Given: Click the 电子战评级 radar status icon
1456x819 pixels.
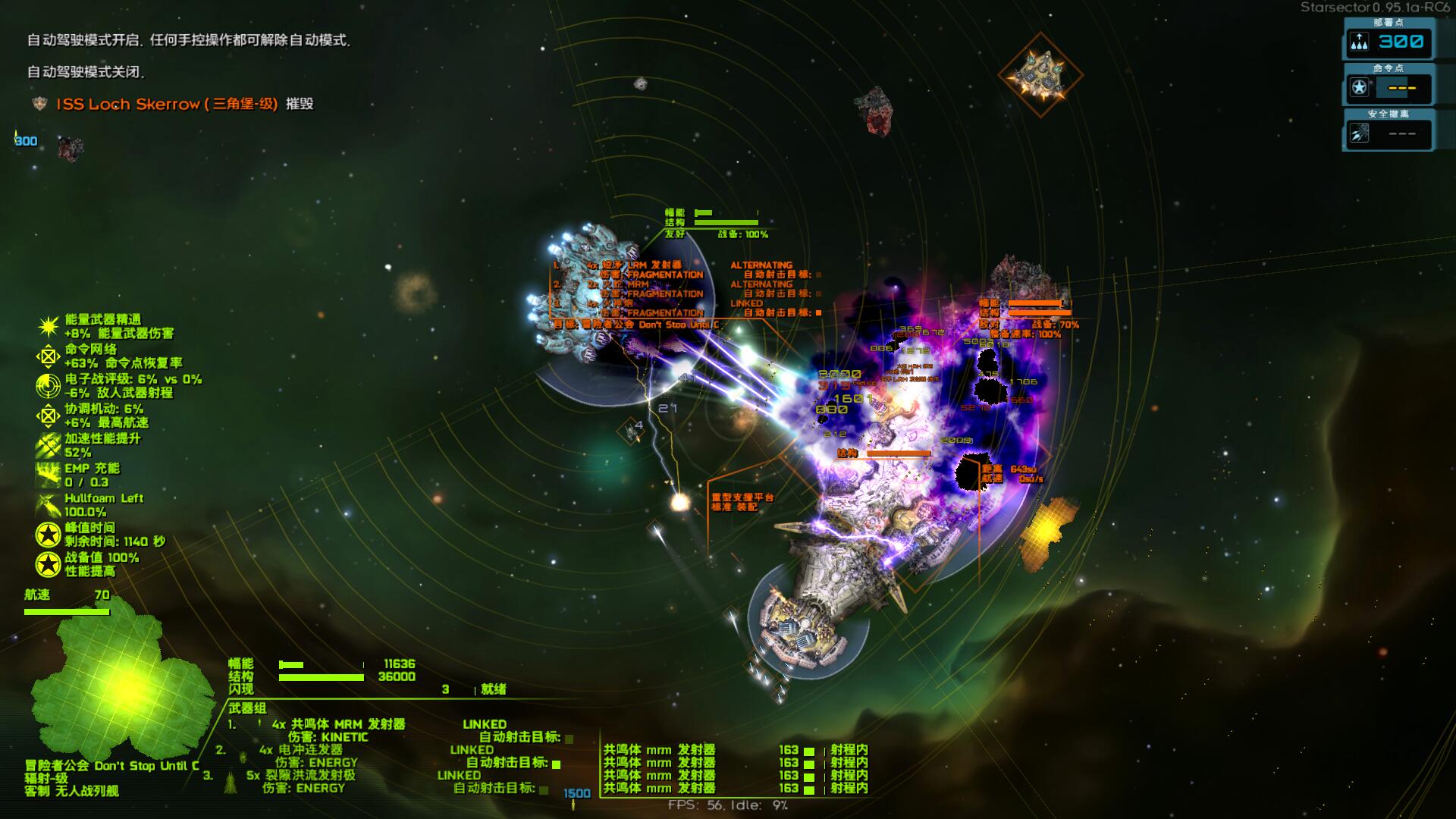Looking at the screenshot, I should pos(49,386).
